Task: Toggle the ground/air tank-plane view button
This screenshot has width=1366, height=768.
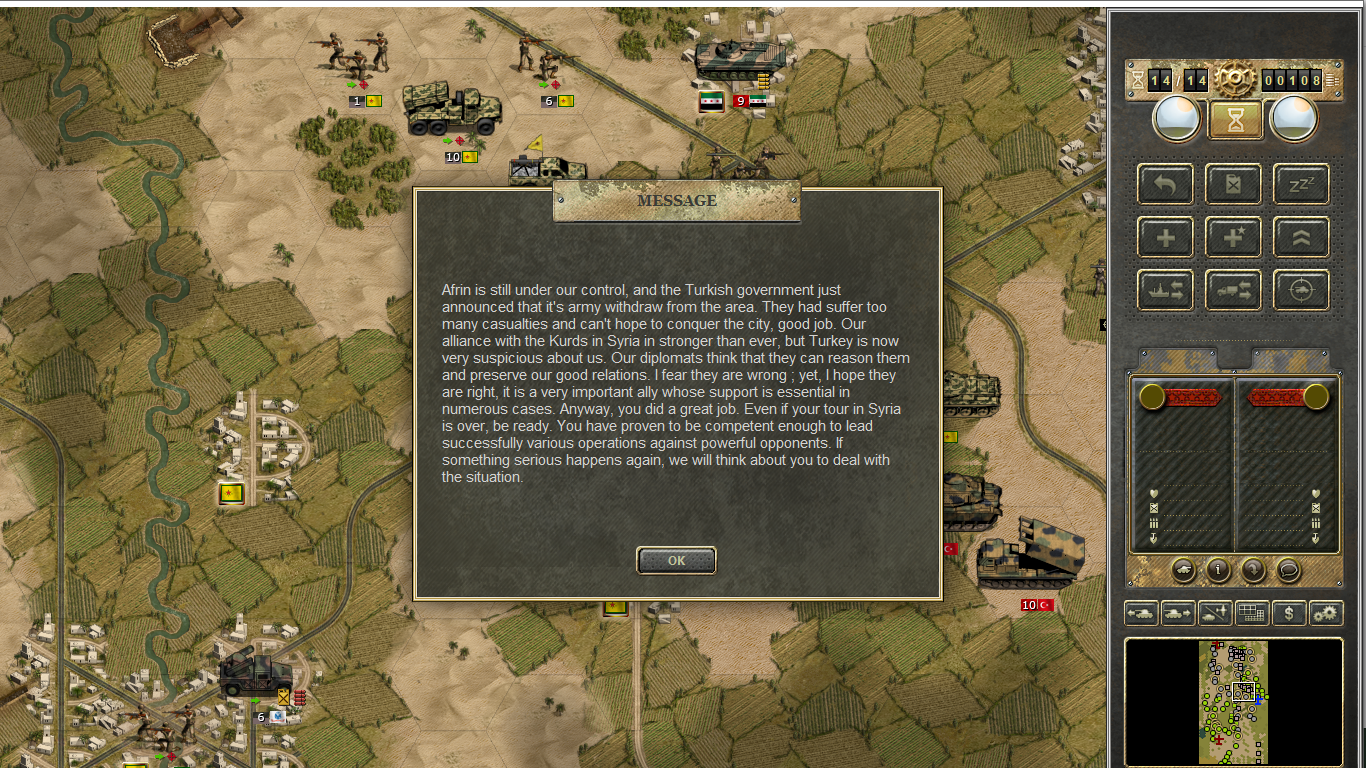Action: pos(1215,613)
